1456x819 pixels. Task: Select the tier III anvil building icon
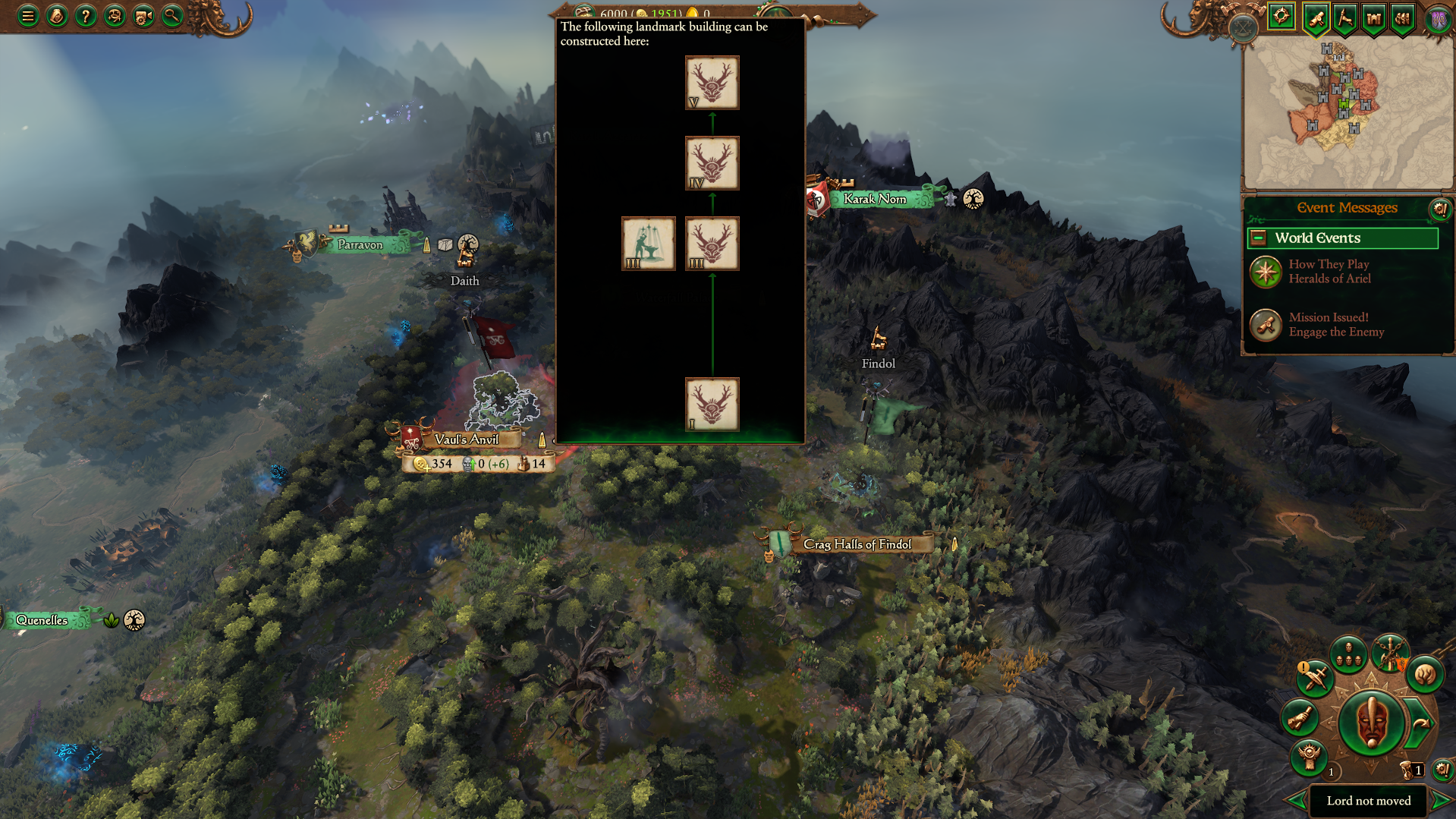[x=648, y=244]
